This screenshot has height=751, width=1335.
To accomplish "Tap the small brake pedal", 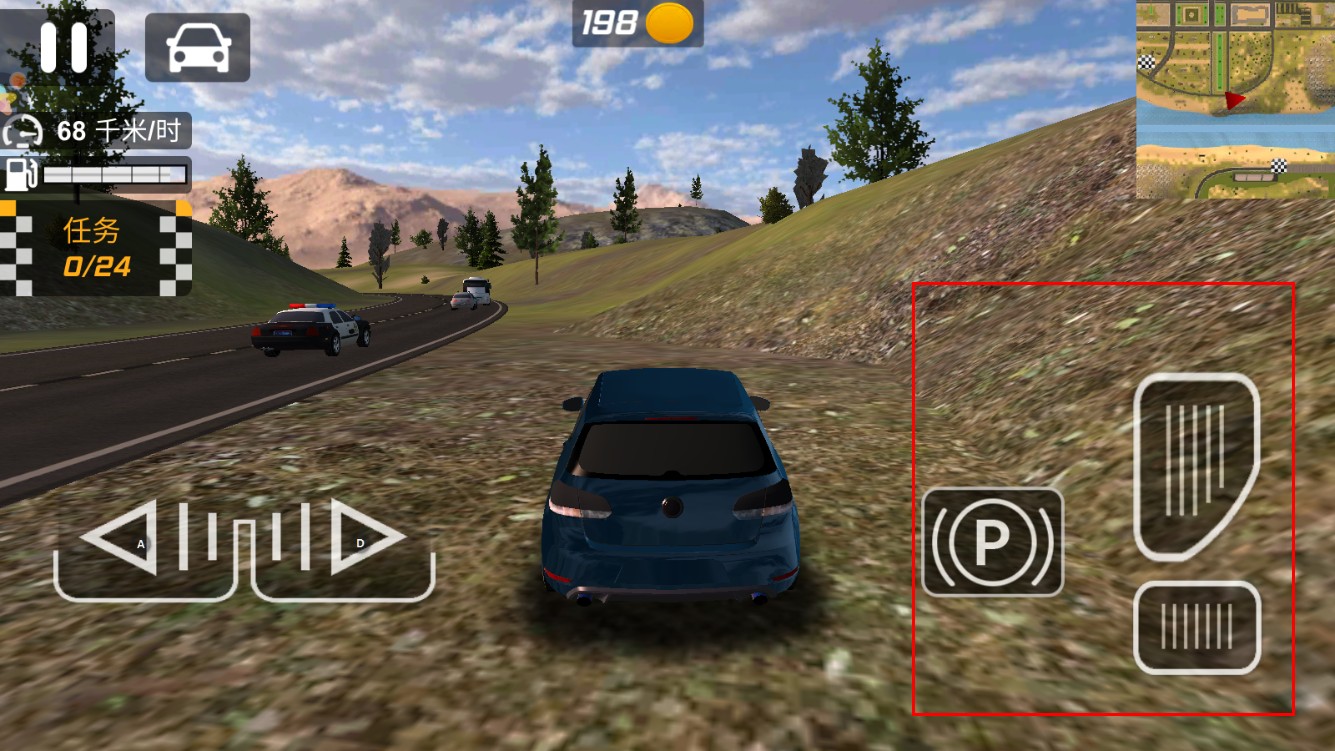I will pos(1196,627).
